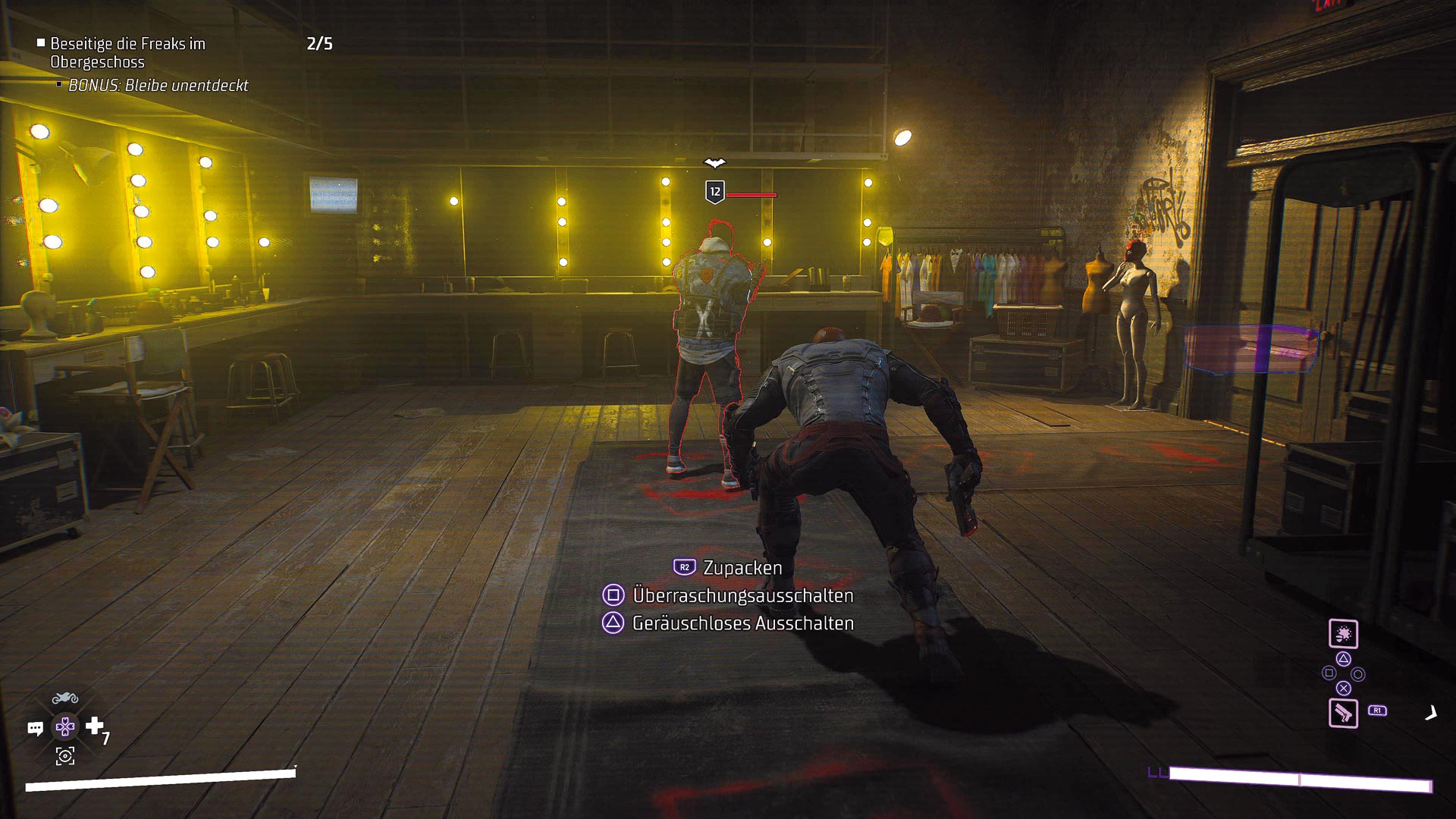Open the speech bubble emote icon
The image size is (1456, 819).
35,729
